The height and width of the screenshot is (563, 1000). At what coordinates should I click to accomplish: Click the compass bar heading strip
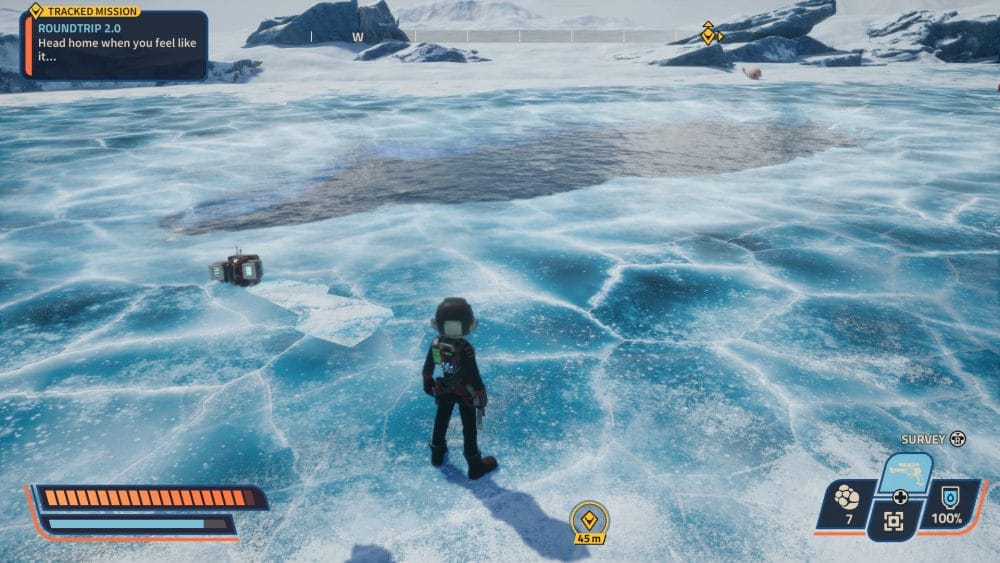500,36
